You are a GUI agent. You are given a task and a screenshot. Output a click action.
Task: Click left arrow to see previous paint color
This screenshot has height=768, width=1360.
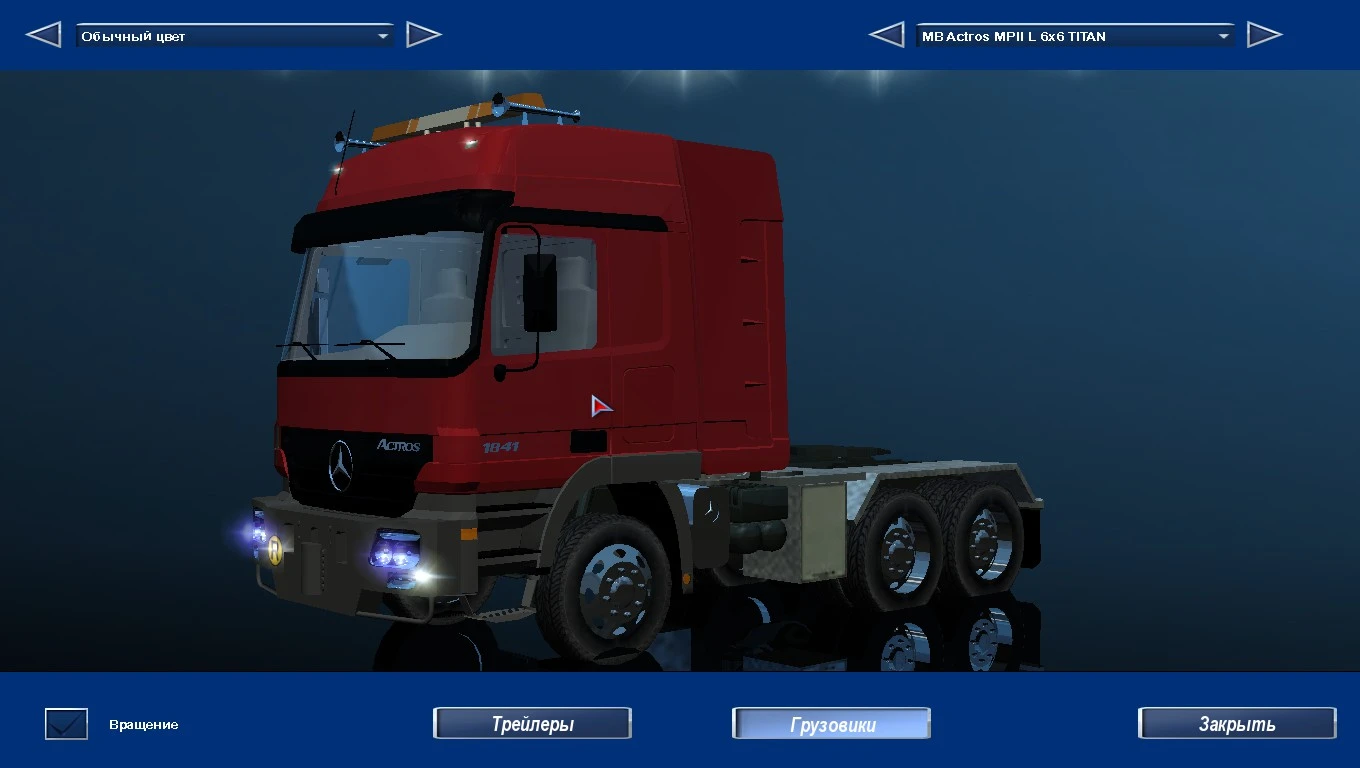(x=42, y=34)
